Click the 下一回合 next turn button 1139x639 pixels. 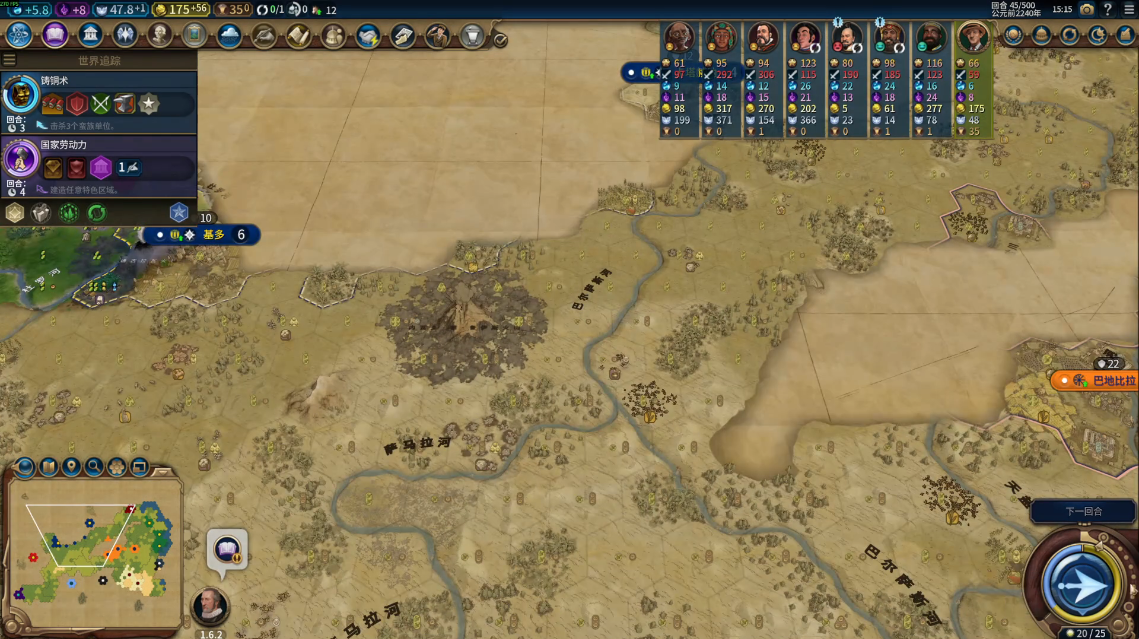[x=1083, y=511]
